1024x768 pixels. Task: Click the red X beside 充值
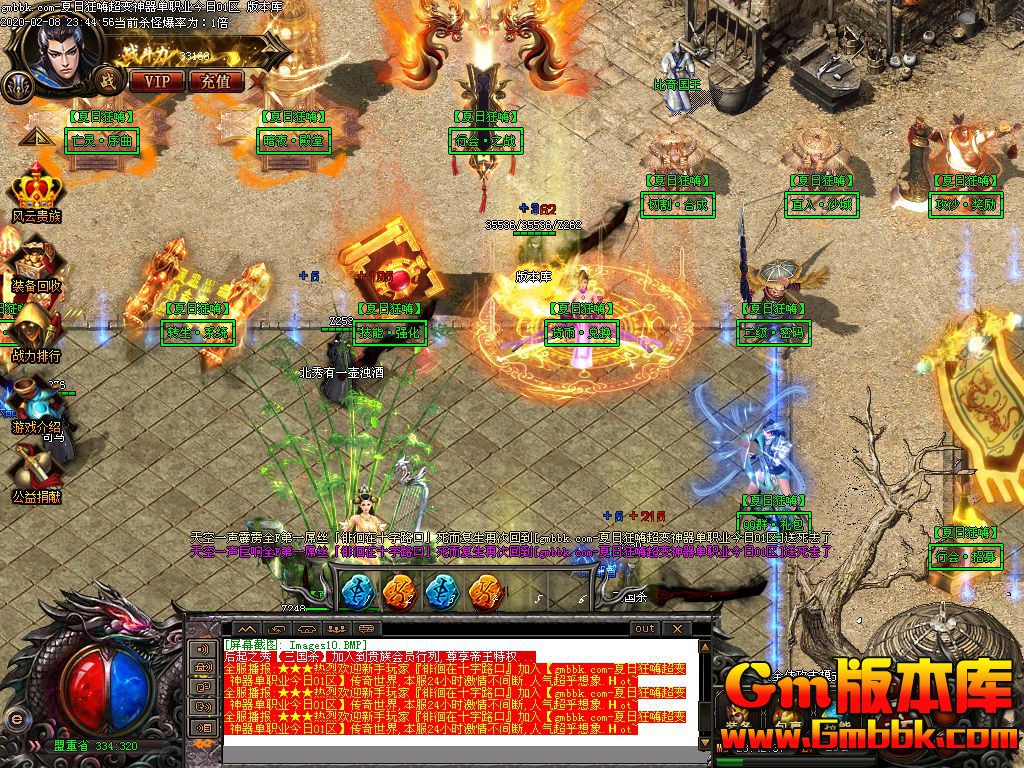pos(258,80)
